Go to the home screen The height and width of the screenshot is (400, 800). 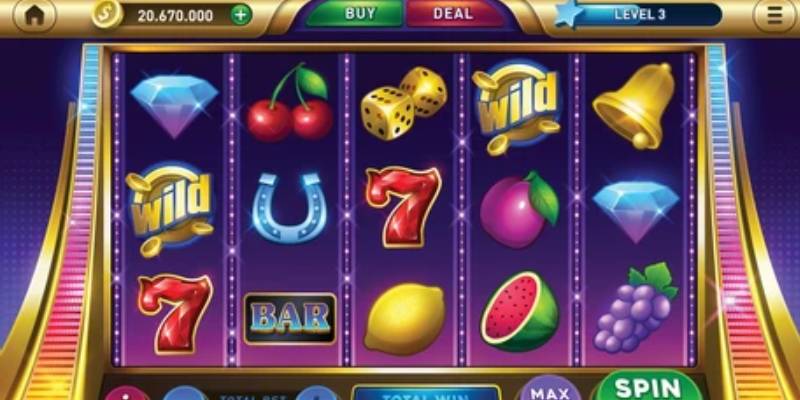35,15
